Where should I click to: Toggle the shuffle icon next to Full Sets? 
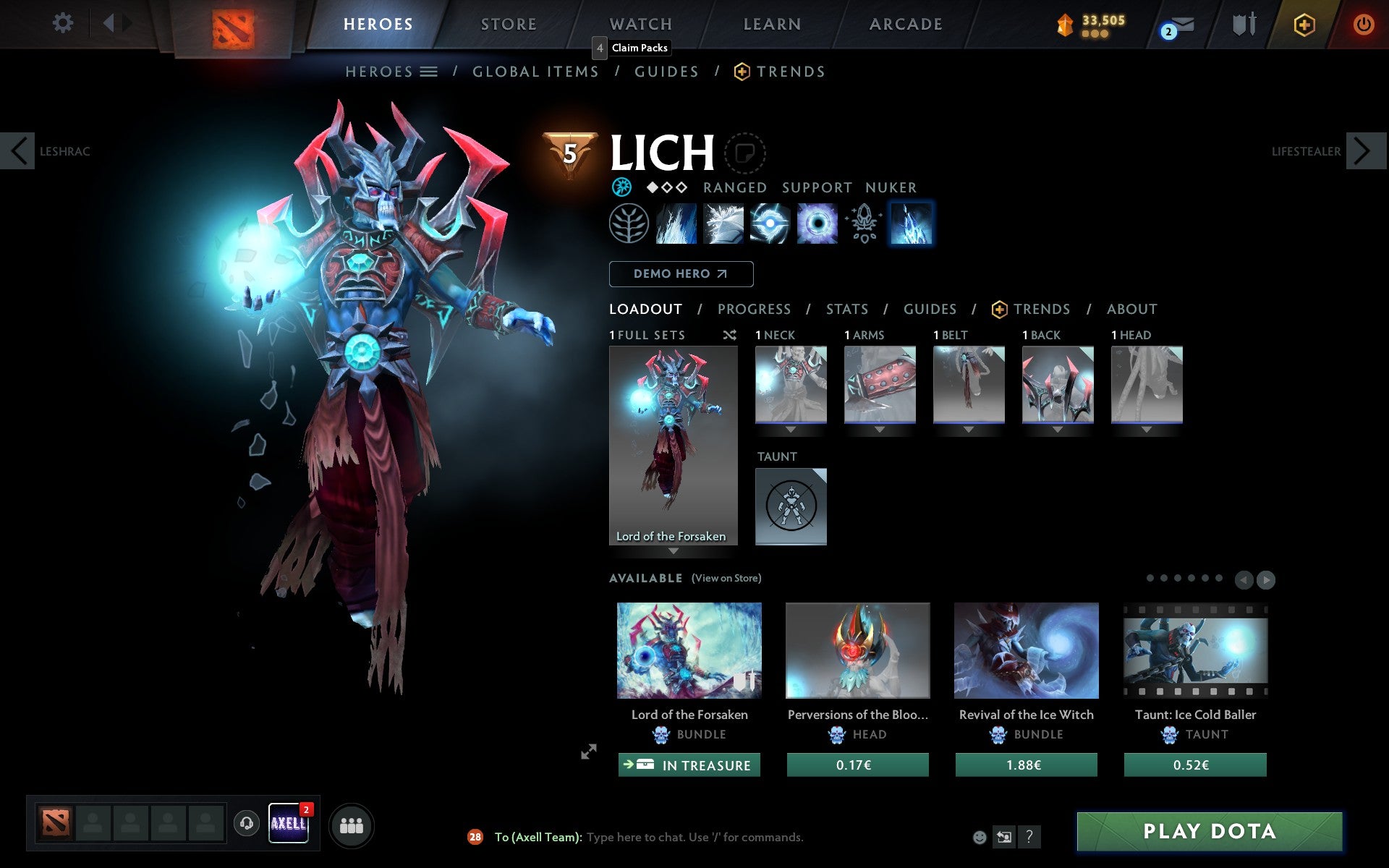[x=730, y=335]
